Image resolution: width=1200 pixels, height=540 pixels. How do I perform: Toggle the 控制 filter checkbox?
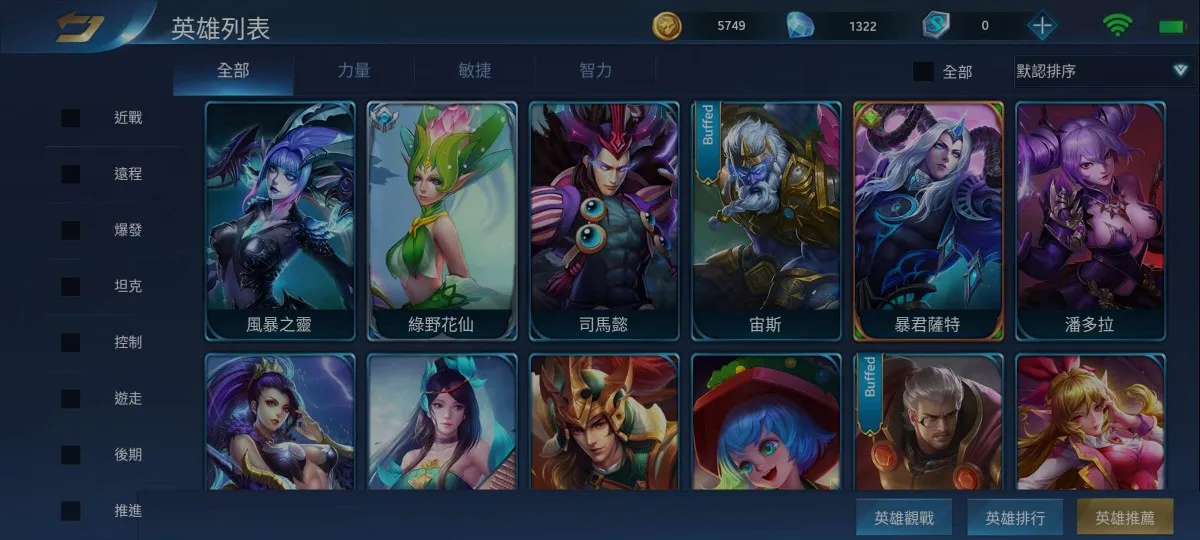(71, 342)
